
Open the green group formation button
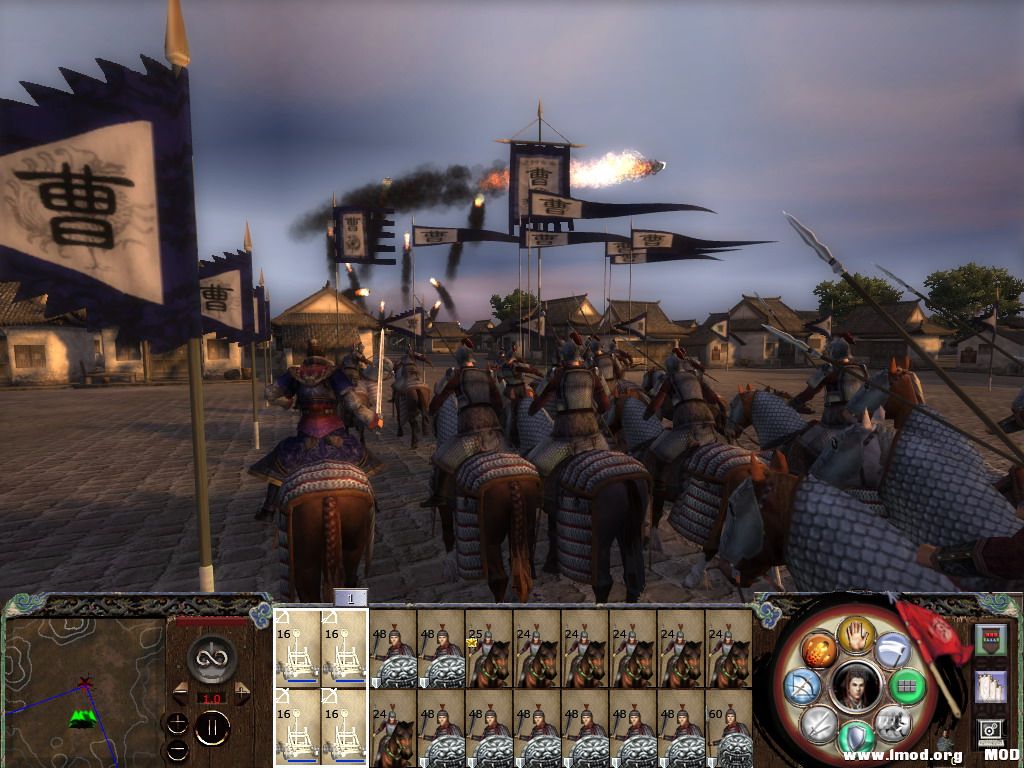[906, 687]
